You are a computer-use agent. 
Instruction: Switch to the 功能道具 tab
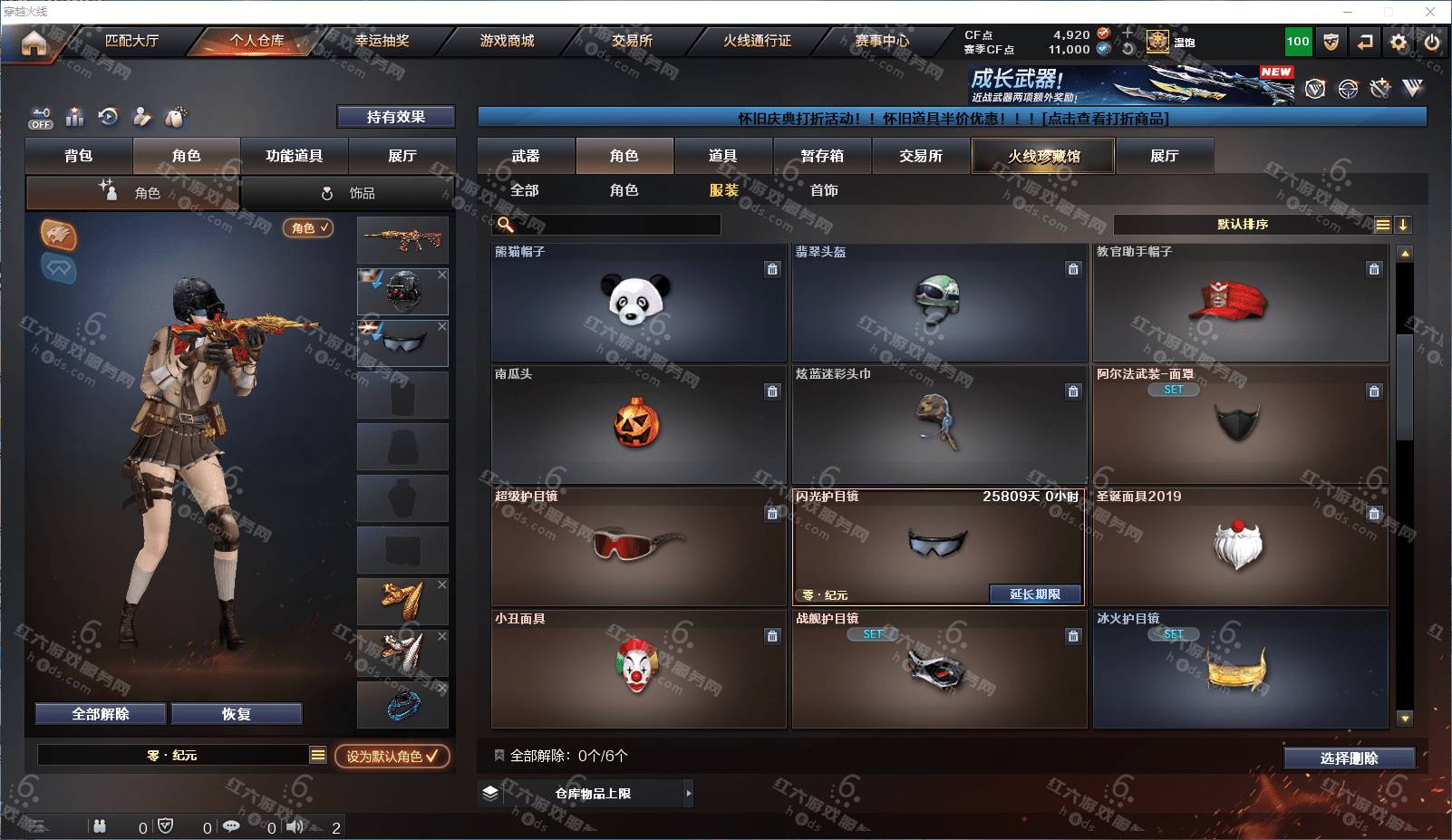click(294, 156)
